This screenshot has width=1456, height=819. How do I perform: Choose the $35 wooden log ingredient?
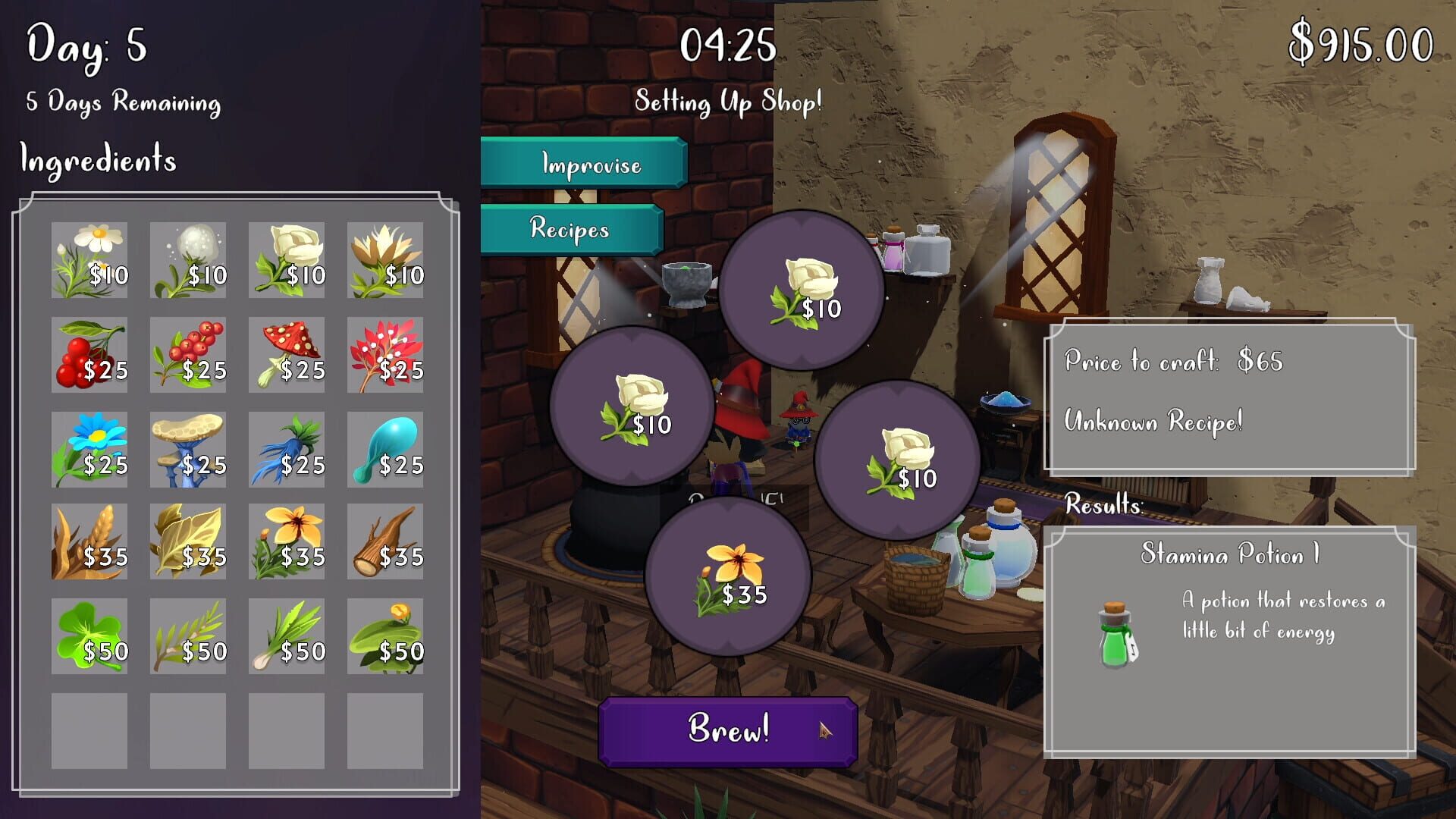point(385,542)
